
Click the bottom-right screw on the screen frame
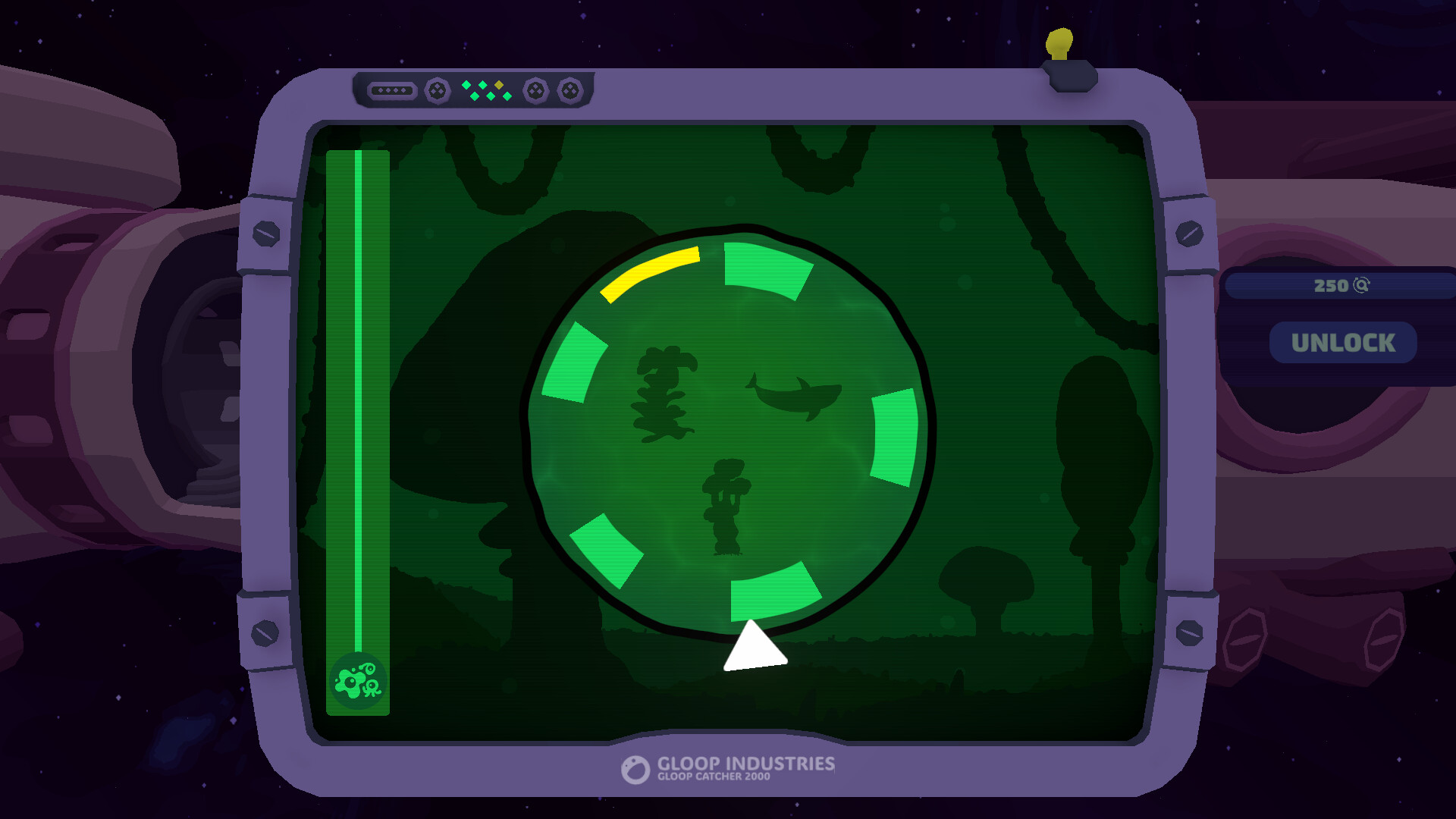click(1188, 632)
